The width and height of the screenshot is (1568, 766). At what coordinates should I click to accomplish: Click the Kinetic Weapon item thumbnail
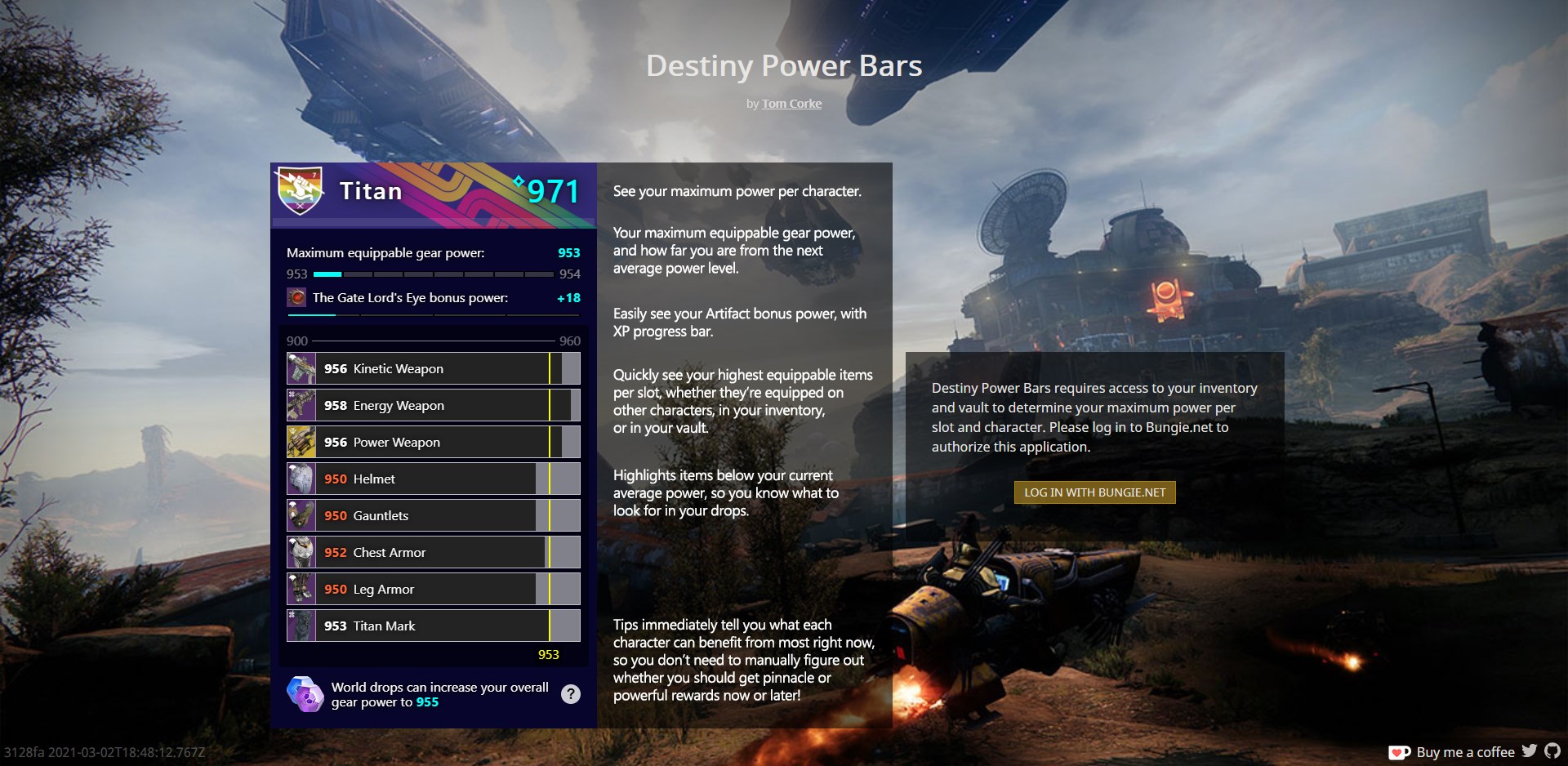(301, 368)
